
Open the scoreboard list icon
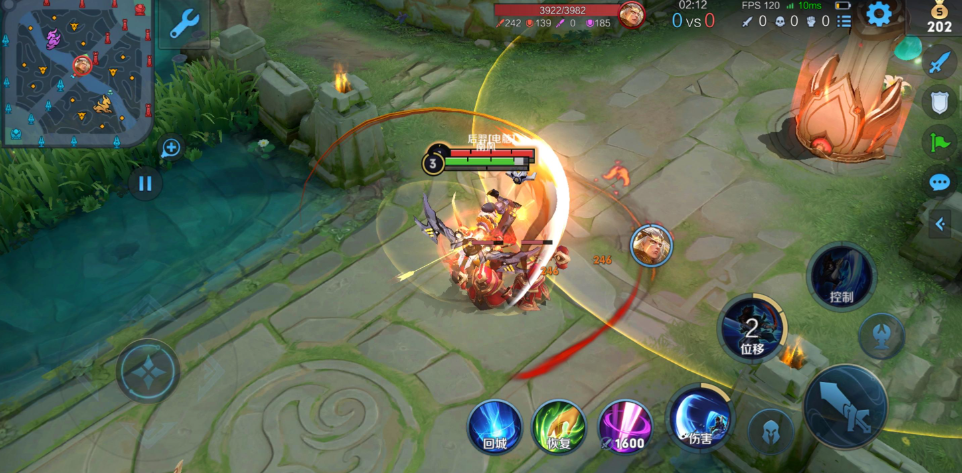pos(845,20)
